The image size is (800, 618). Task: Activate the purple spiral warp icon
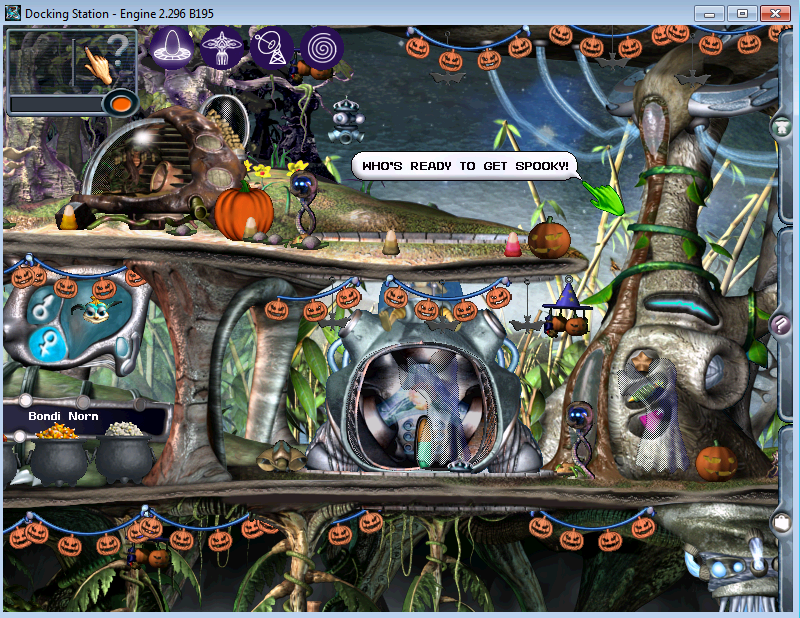(322, 47)
